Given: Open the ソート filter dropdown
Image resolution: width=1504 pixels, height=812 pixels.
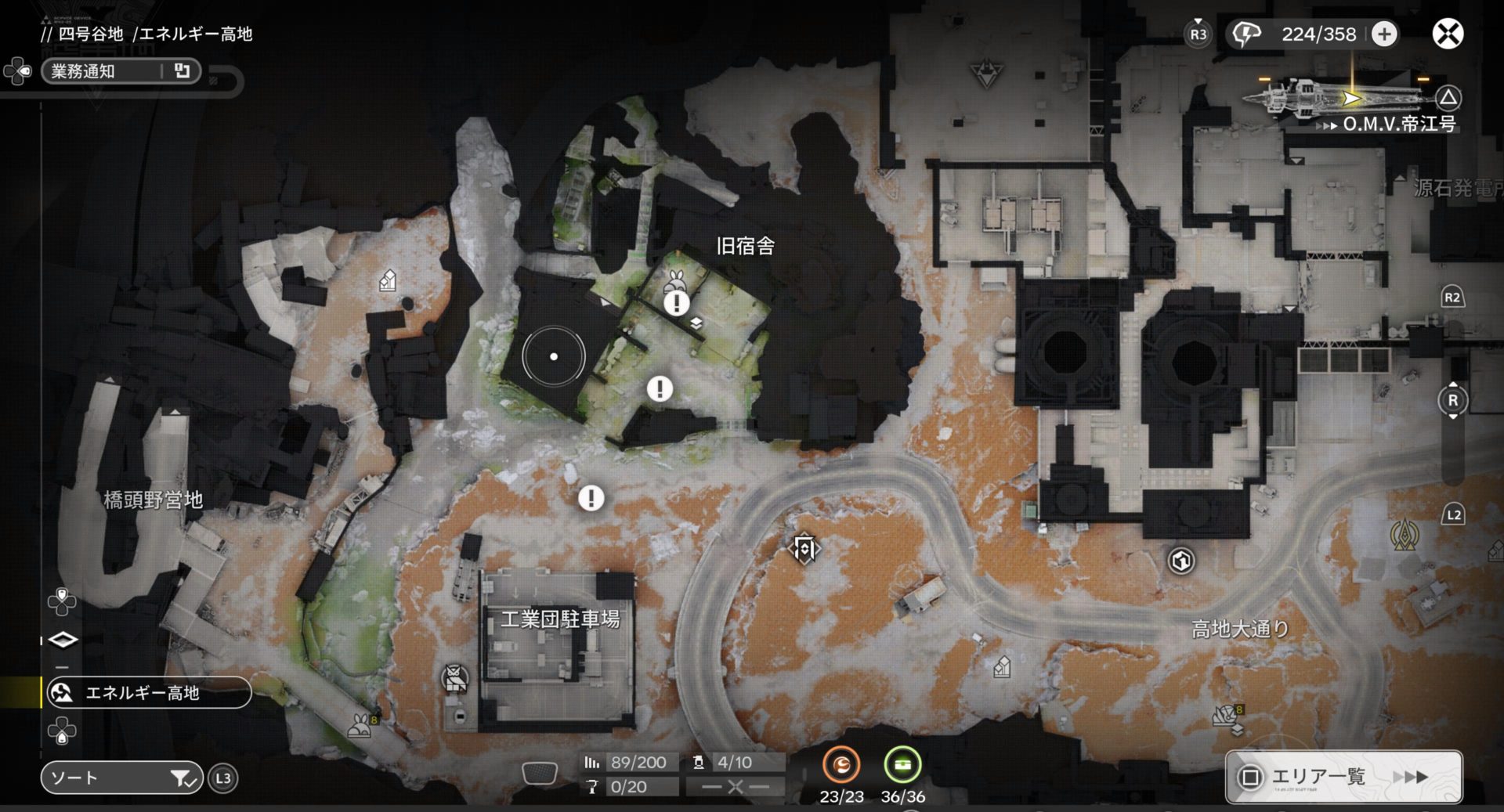Looking at the screenshot, I should (121, 778).
